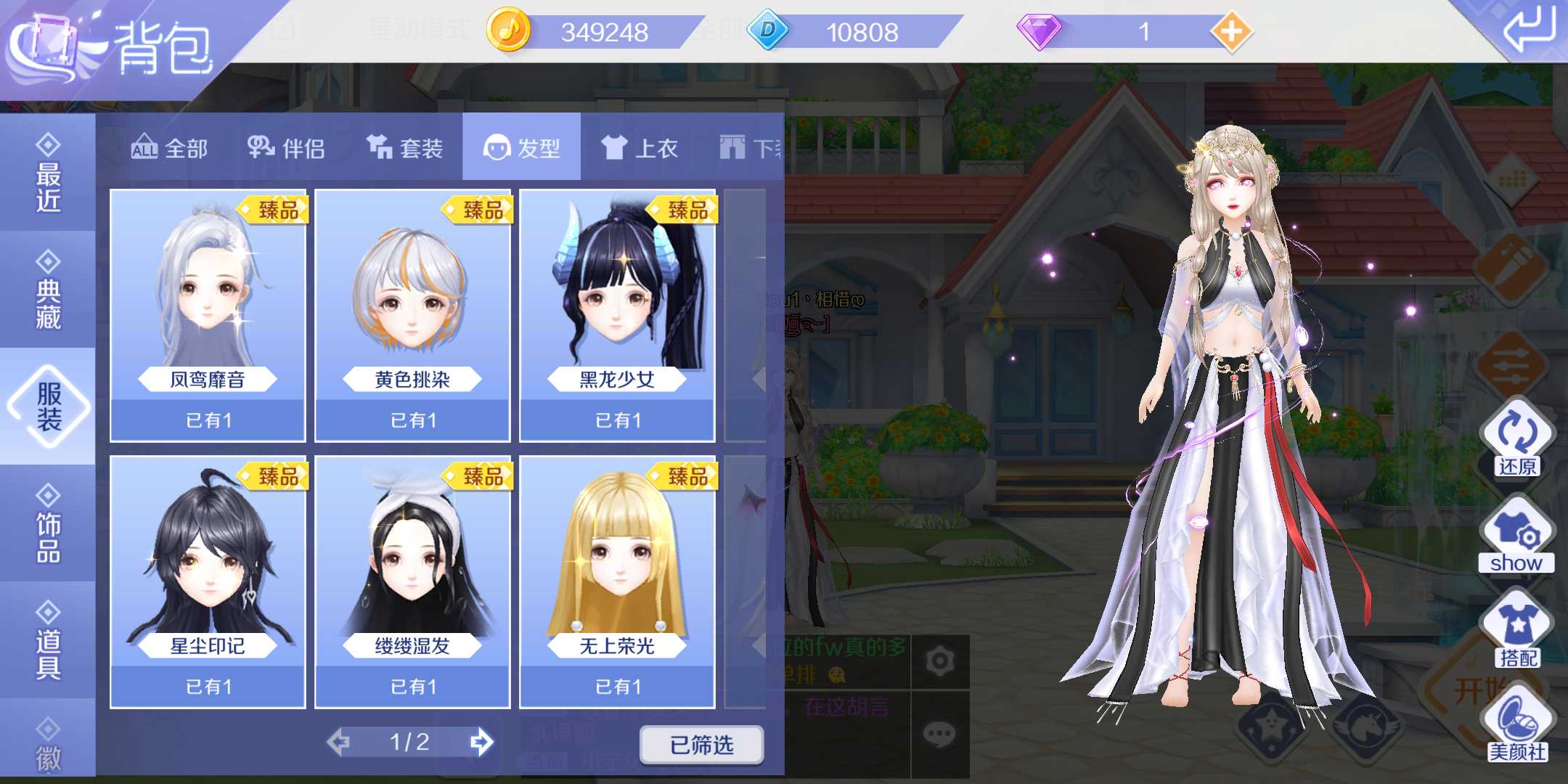
Task: Switch to the 发型 hairstyle tab
Action: tap(522, 147)
